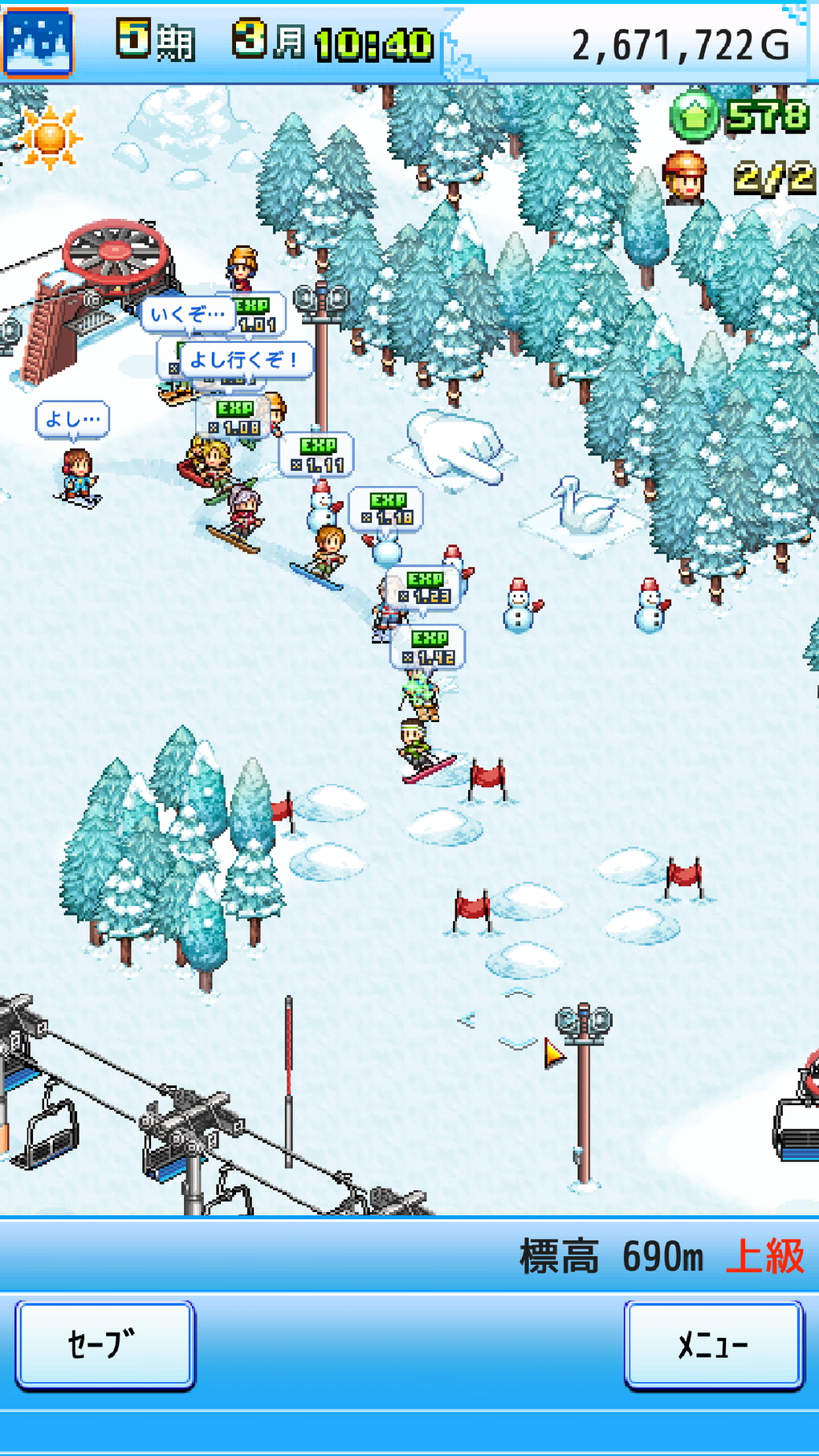Select the green house popularity icon
This screenshot has height=1456, width=819.
(x=693, y=116)
